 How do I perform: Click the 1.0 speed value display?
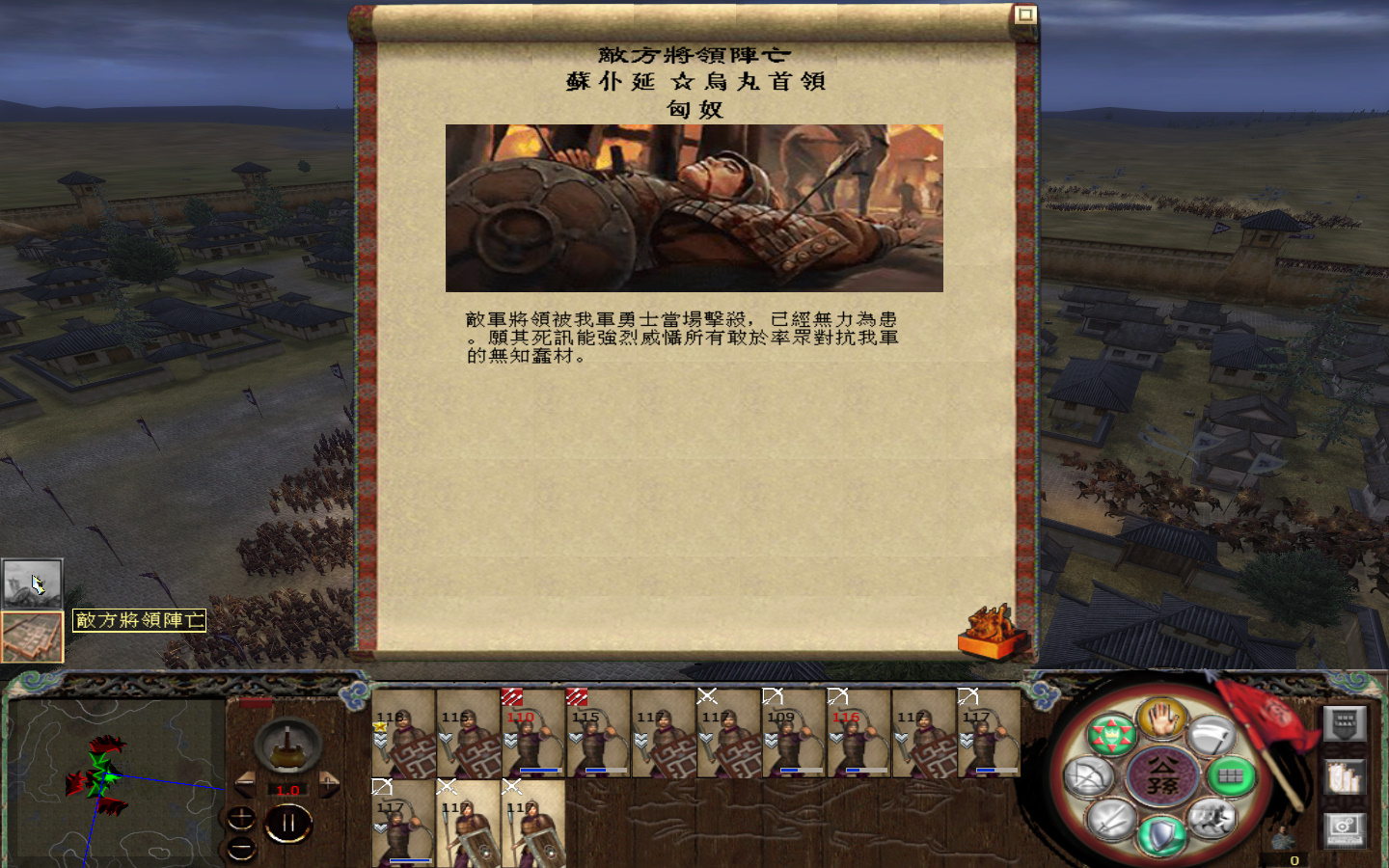point(287,790)
